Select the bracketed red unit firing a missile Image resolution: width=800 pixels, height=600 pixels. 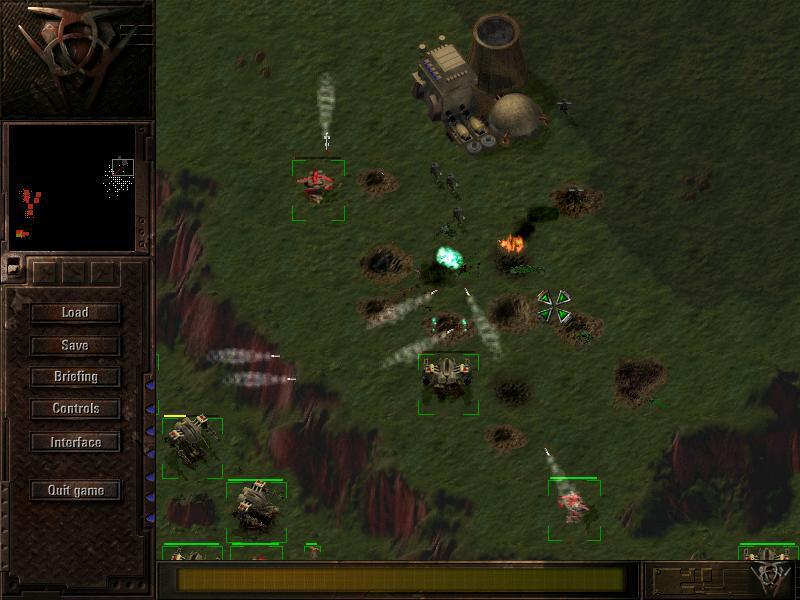tap(573, 504)
